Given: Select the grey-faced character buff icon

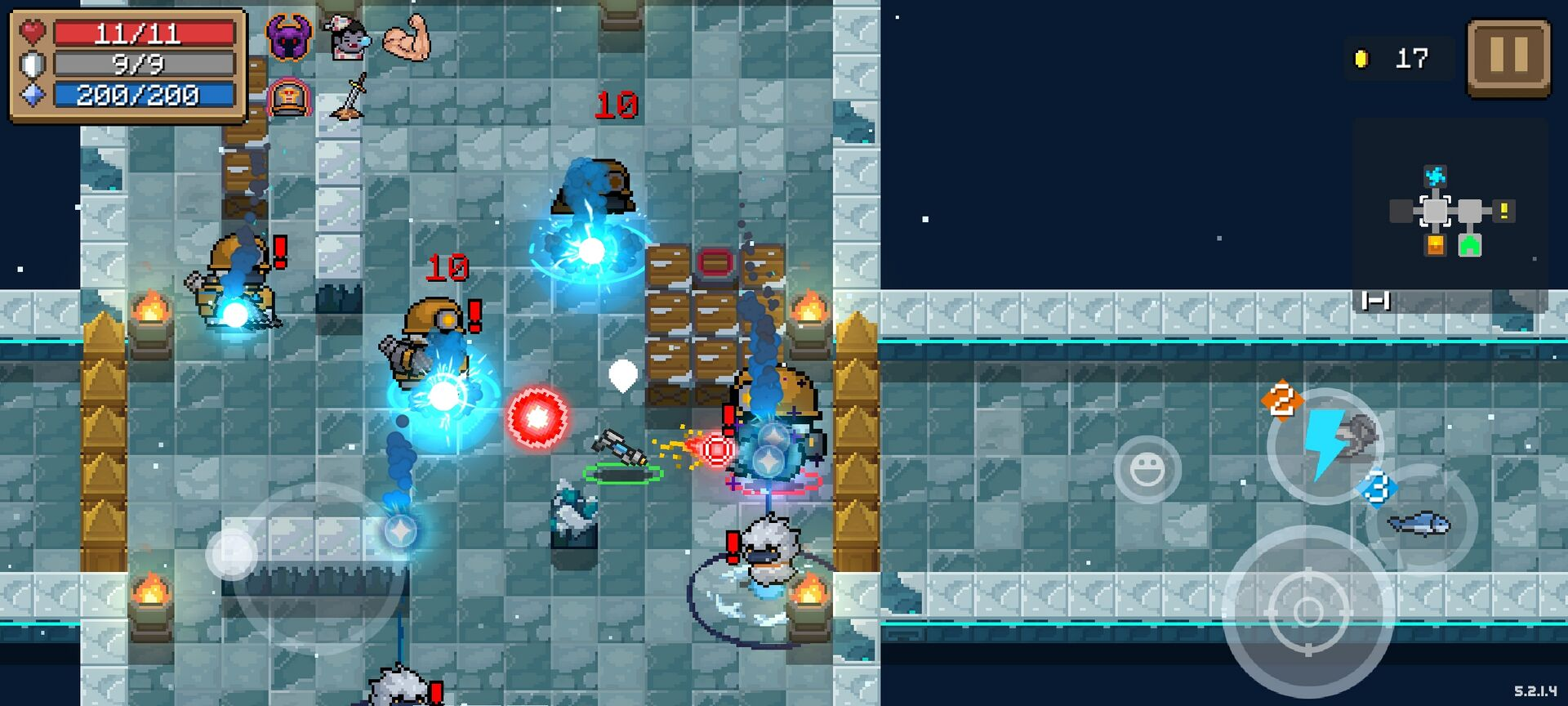Looking at the screenshot, I should [348, 38].
